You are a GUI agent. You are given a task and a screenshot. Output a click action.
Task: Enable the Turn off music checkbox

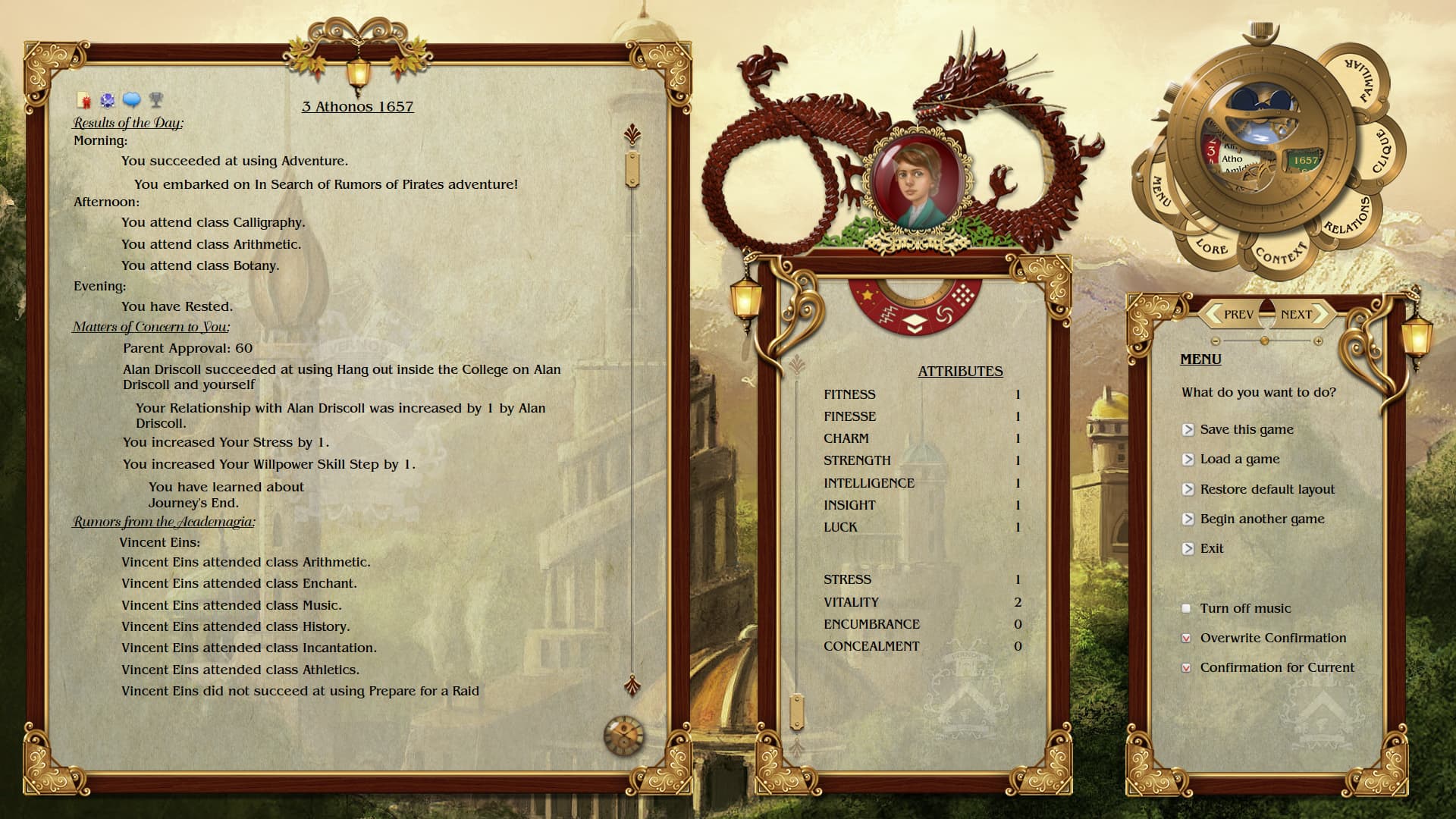tap(1186, 607)
